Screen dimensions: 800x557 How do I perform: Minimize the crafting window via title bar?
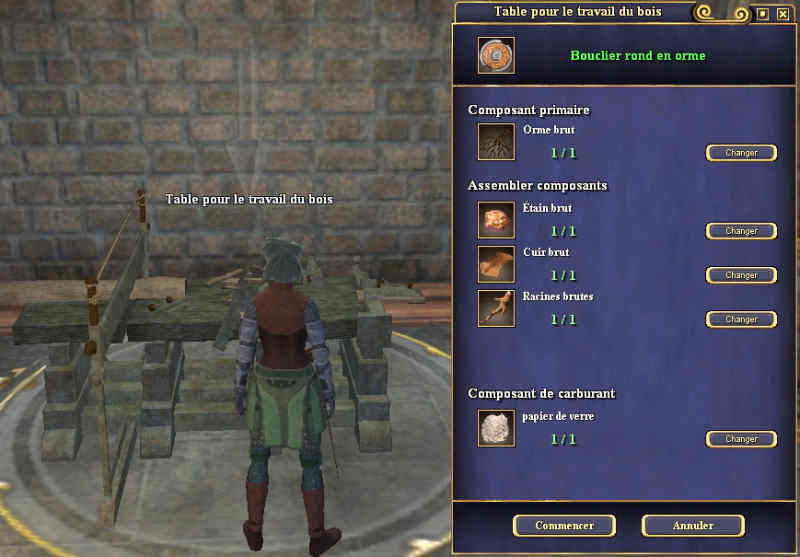click(x=763, y=13)
